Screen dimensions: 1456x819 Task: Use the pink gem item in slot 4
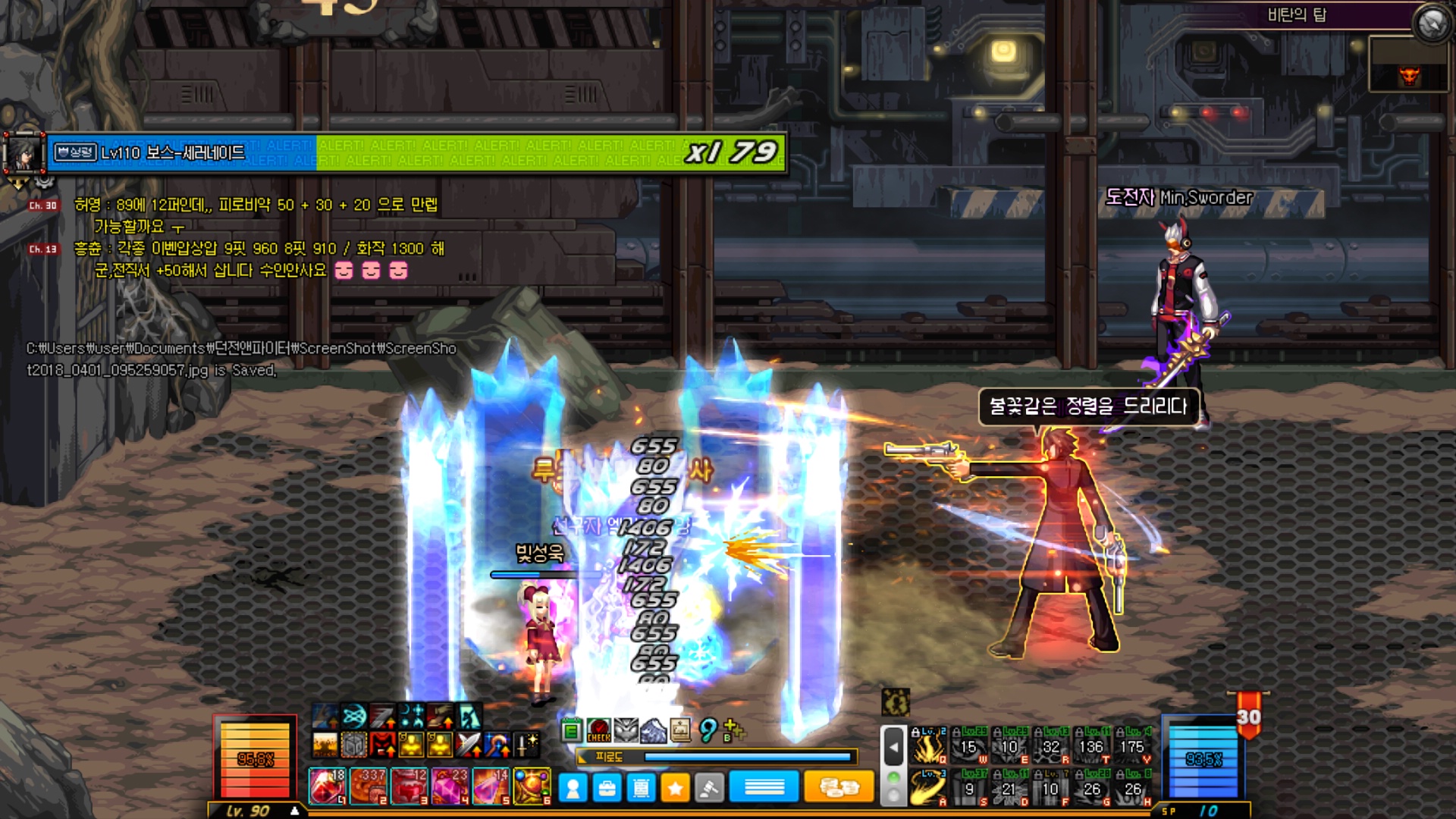450,786
